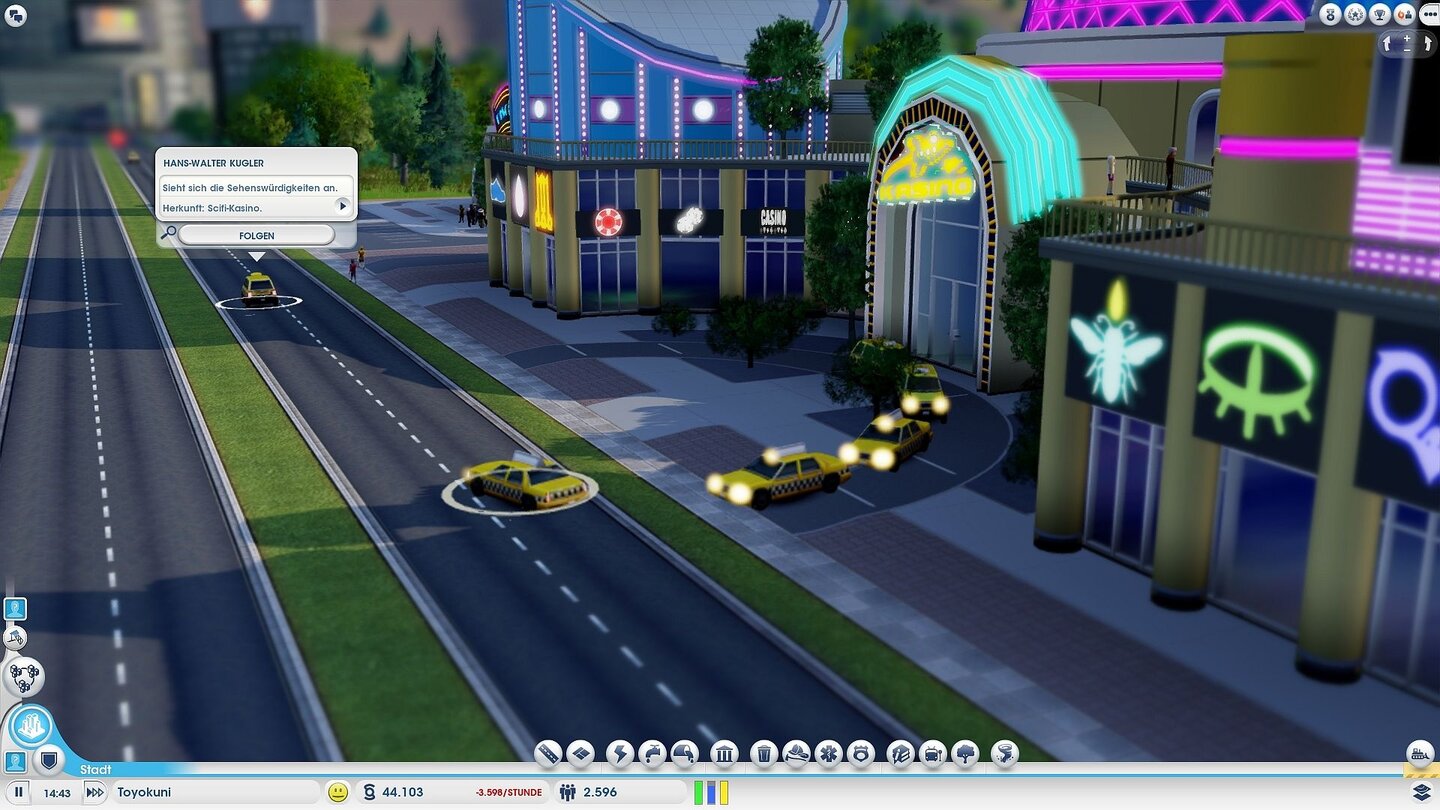The height and width of the screenshot is (810, 1440).
Task: Open the health services menu
Action: tap(828, 753)
